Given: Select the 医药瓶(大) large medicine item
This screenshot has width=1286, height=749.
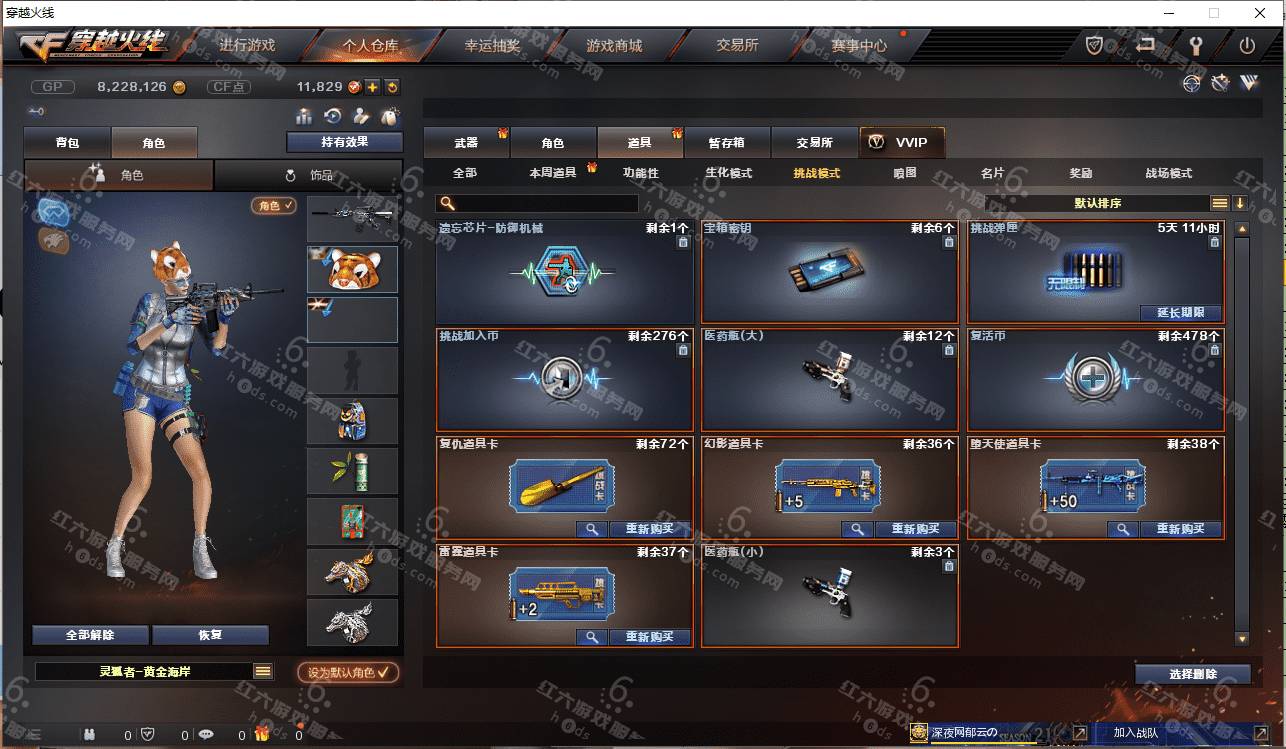Looking at the screenshot, I should 829,379.
